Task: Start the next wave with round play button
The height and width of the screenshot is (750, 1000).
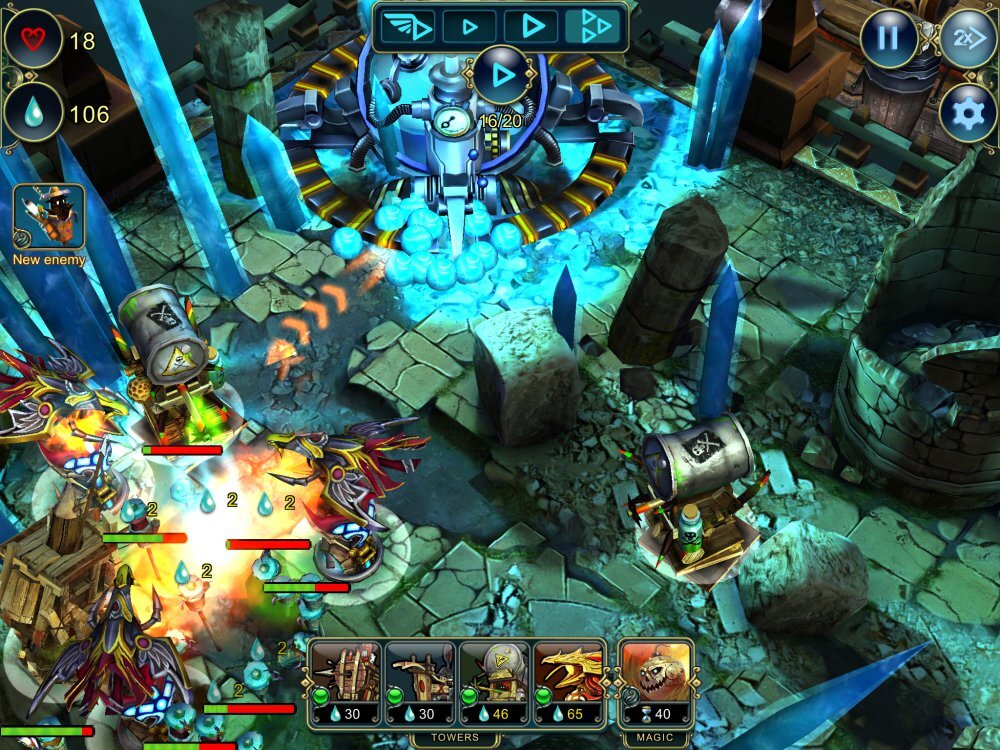Action: tap(501, 75)
